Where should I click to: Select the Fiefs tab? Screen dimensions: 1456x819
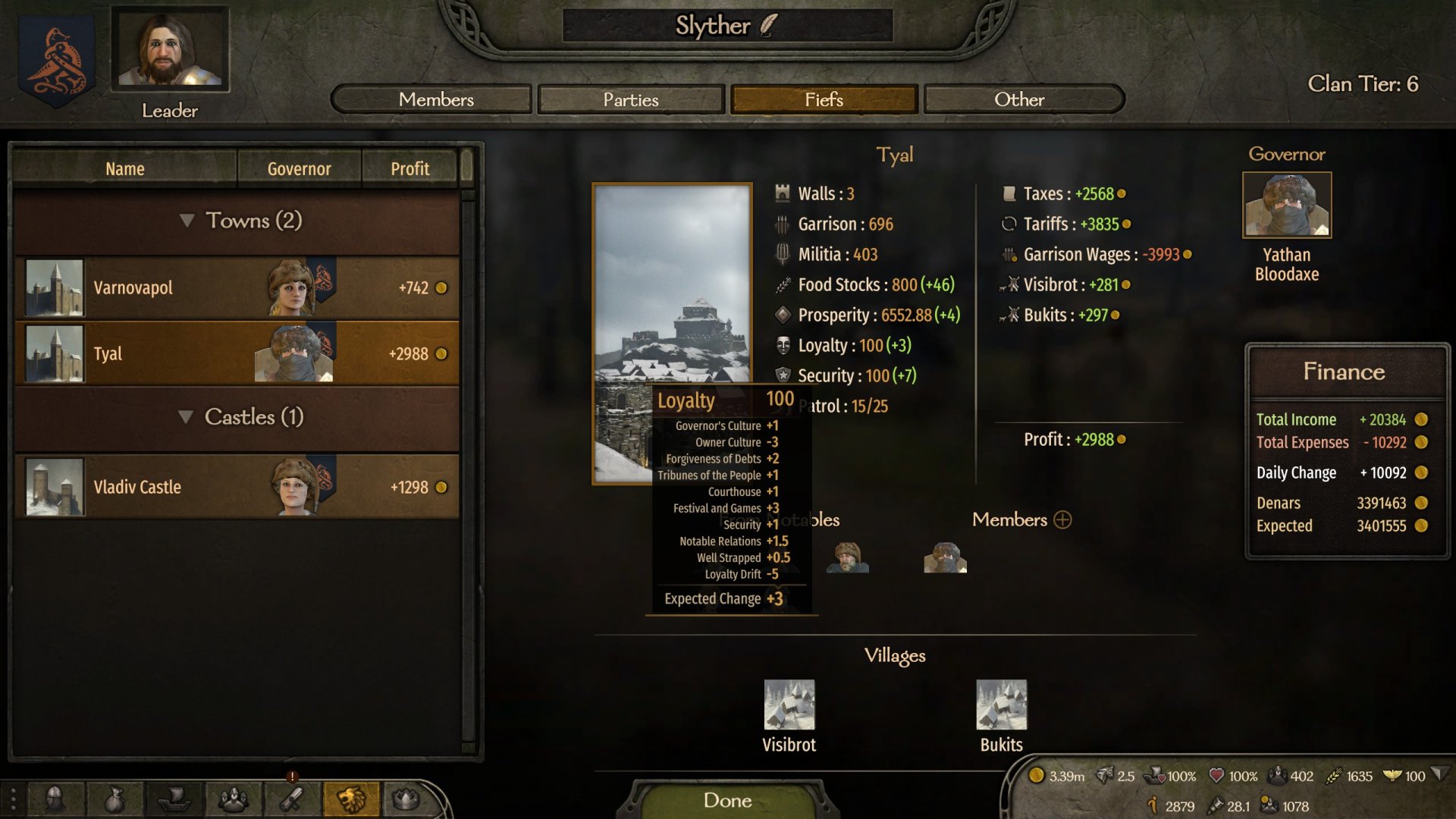tap(824, 99)
